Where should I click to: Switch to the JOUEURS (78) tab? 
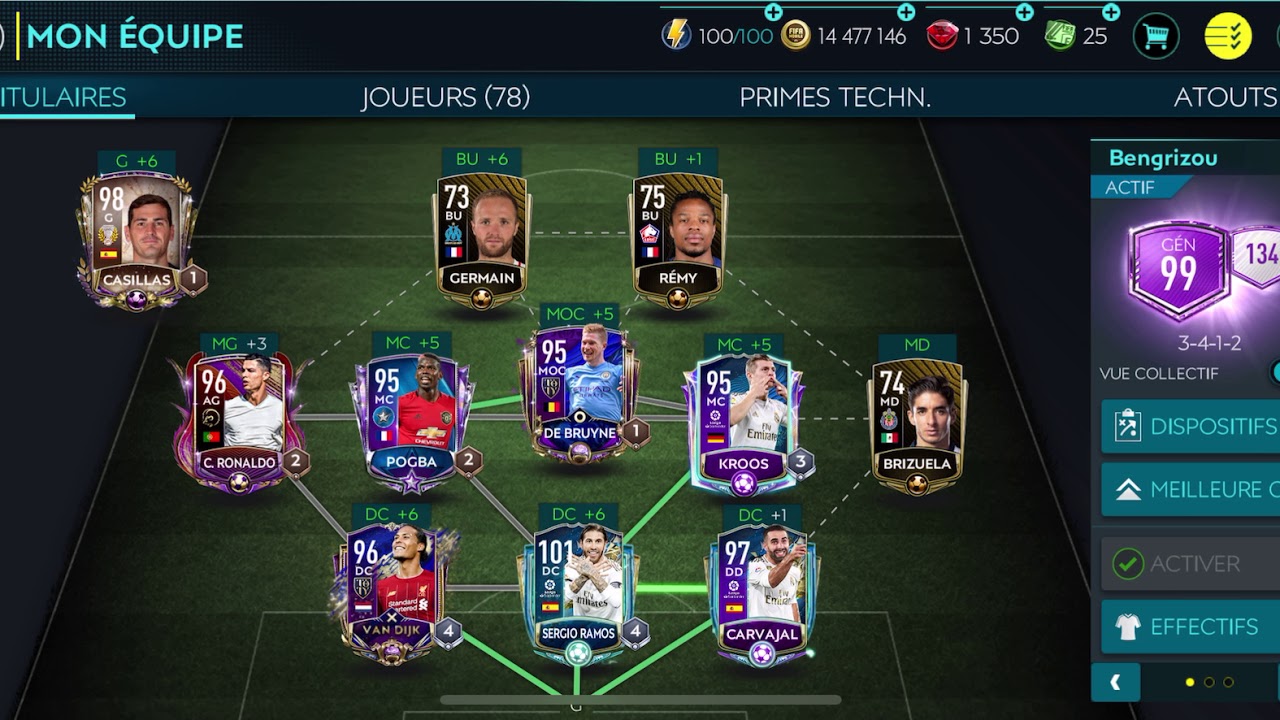coord(447,97)
